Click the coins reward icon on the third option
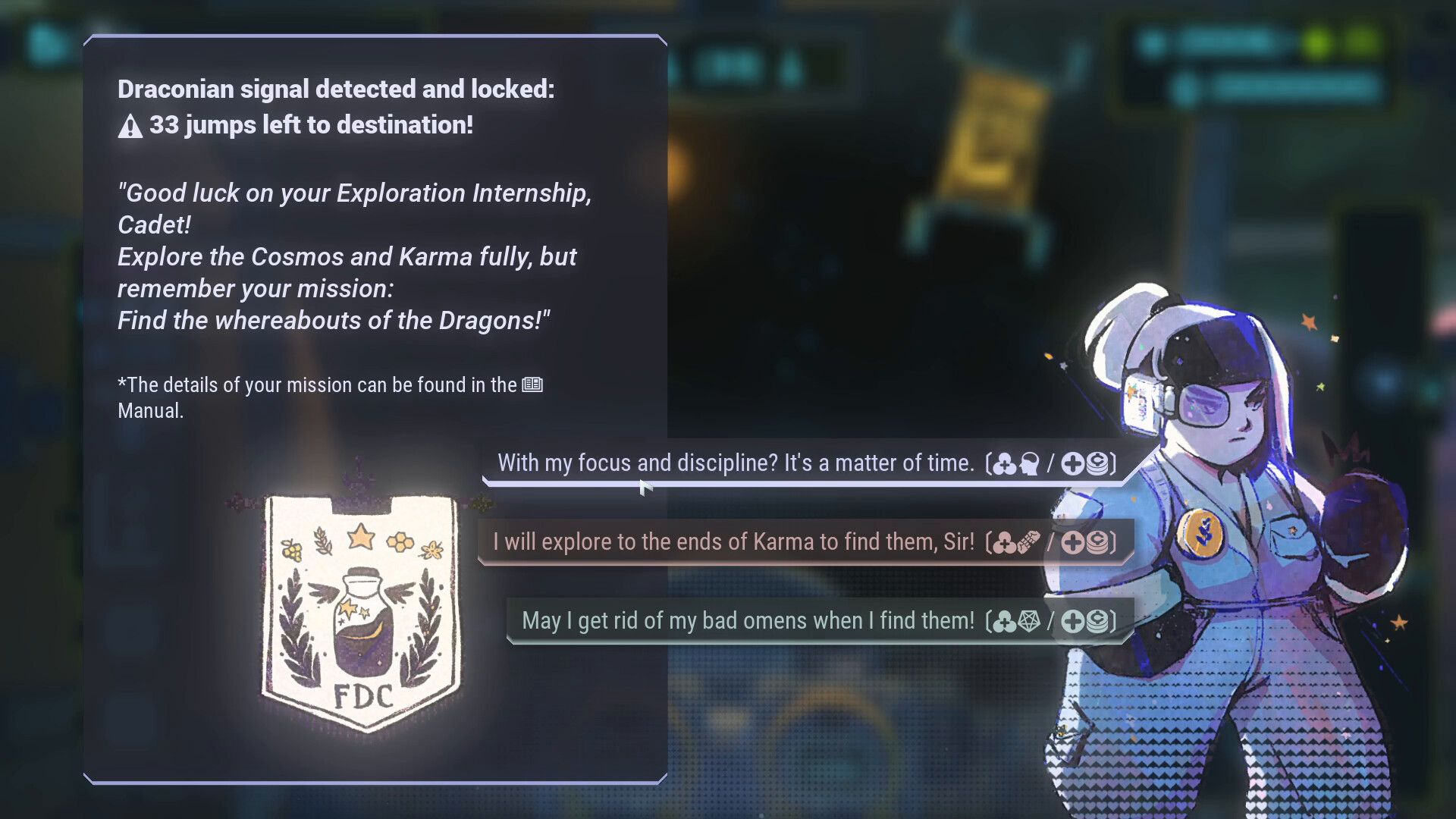The height and width of the screenshot is (819, 1456). point(1097,620)
